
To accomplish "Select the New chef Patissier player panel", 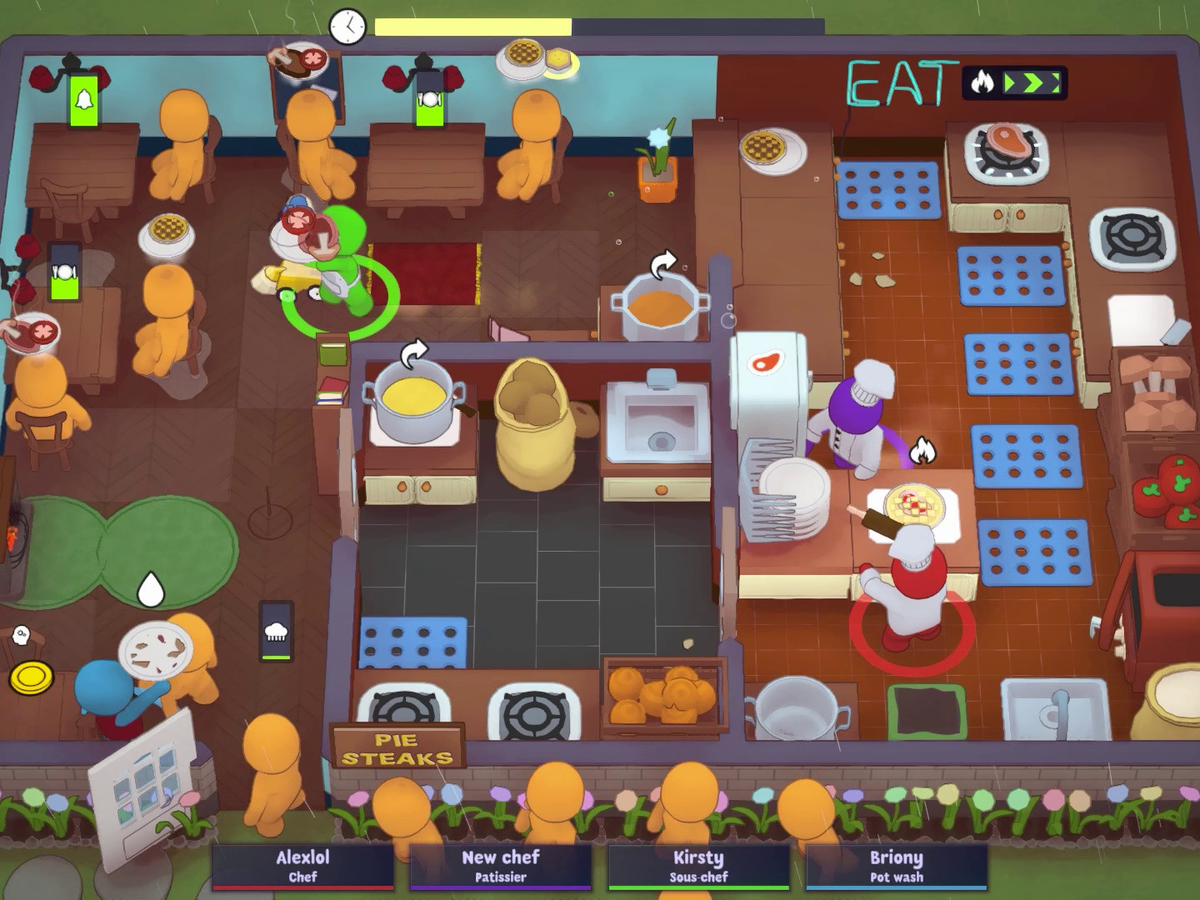I will coord(500,866).
